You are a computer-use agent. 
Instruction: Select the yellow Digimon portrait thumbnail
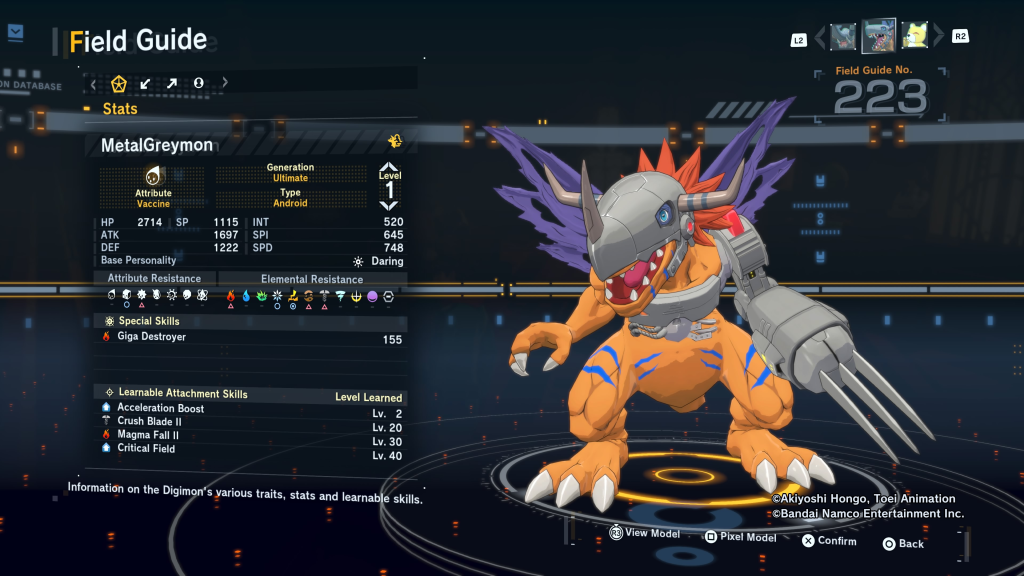[914, 37]
